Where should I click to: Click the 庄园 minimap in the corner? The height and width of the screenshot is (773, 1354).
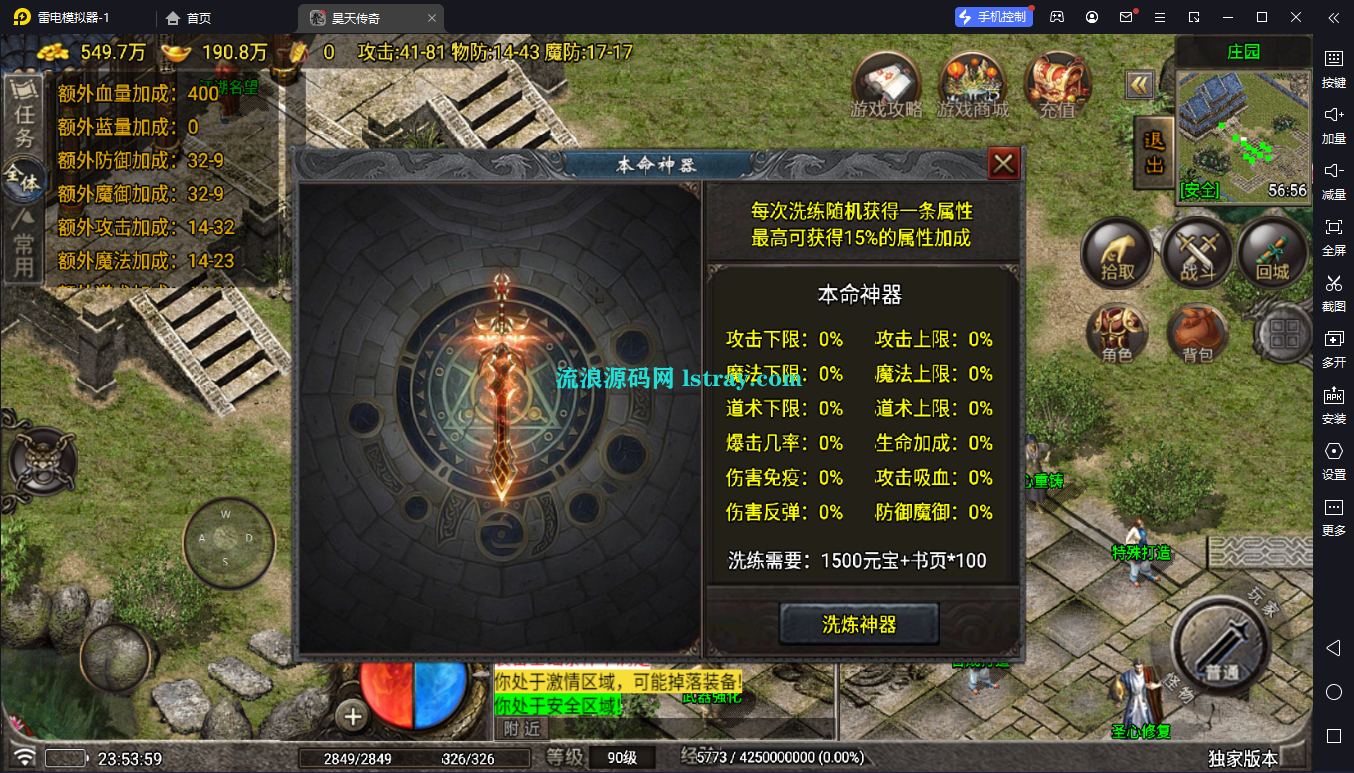pyautogui.click(x=1243, y=130)
